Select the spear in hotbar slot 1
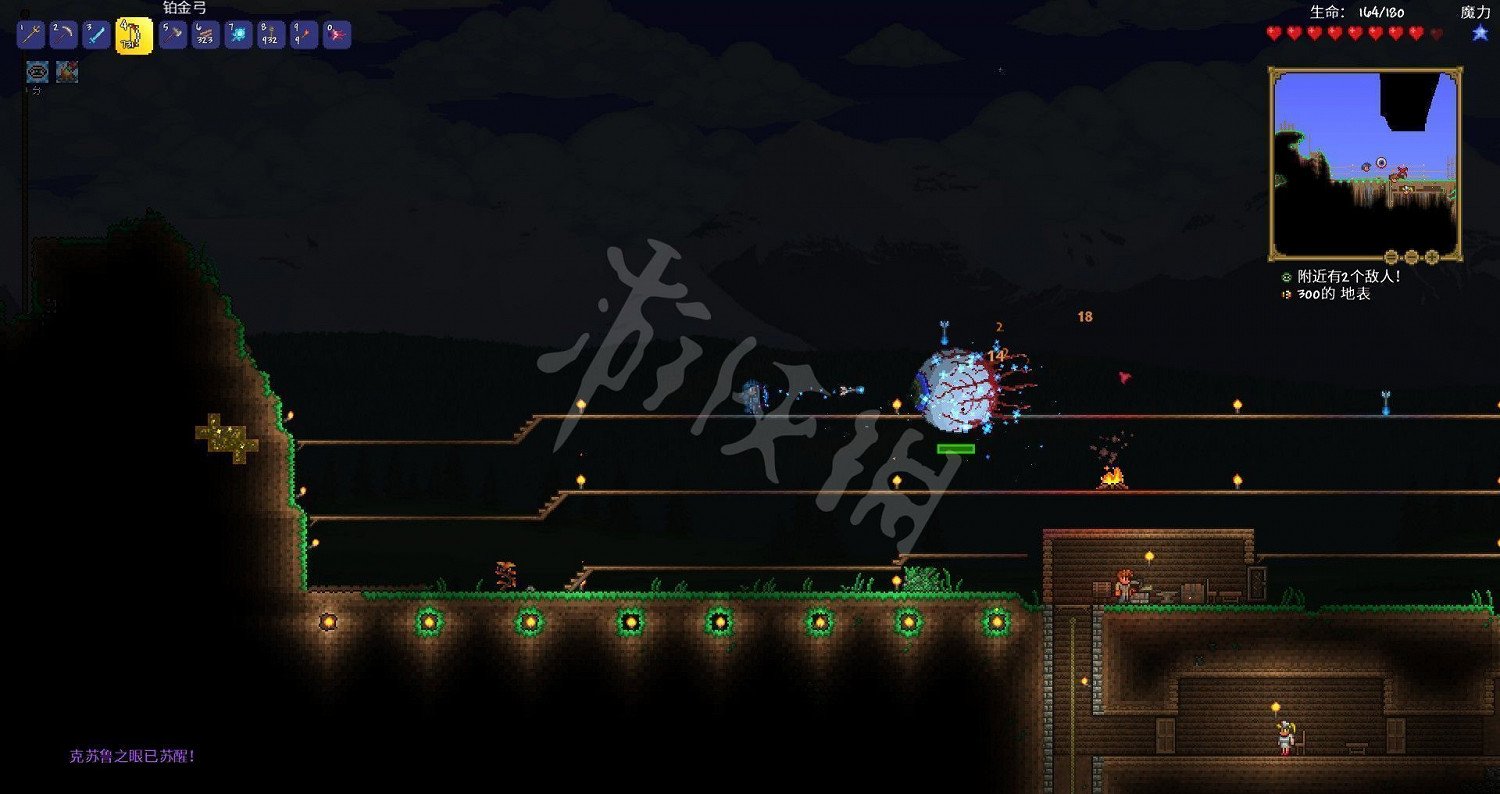This screenshot has width=1500, height=794. (x=33, y=33)
